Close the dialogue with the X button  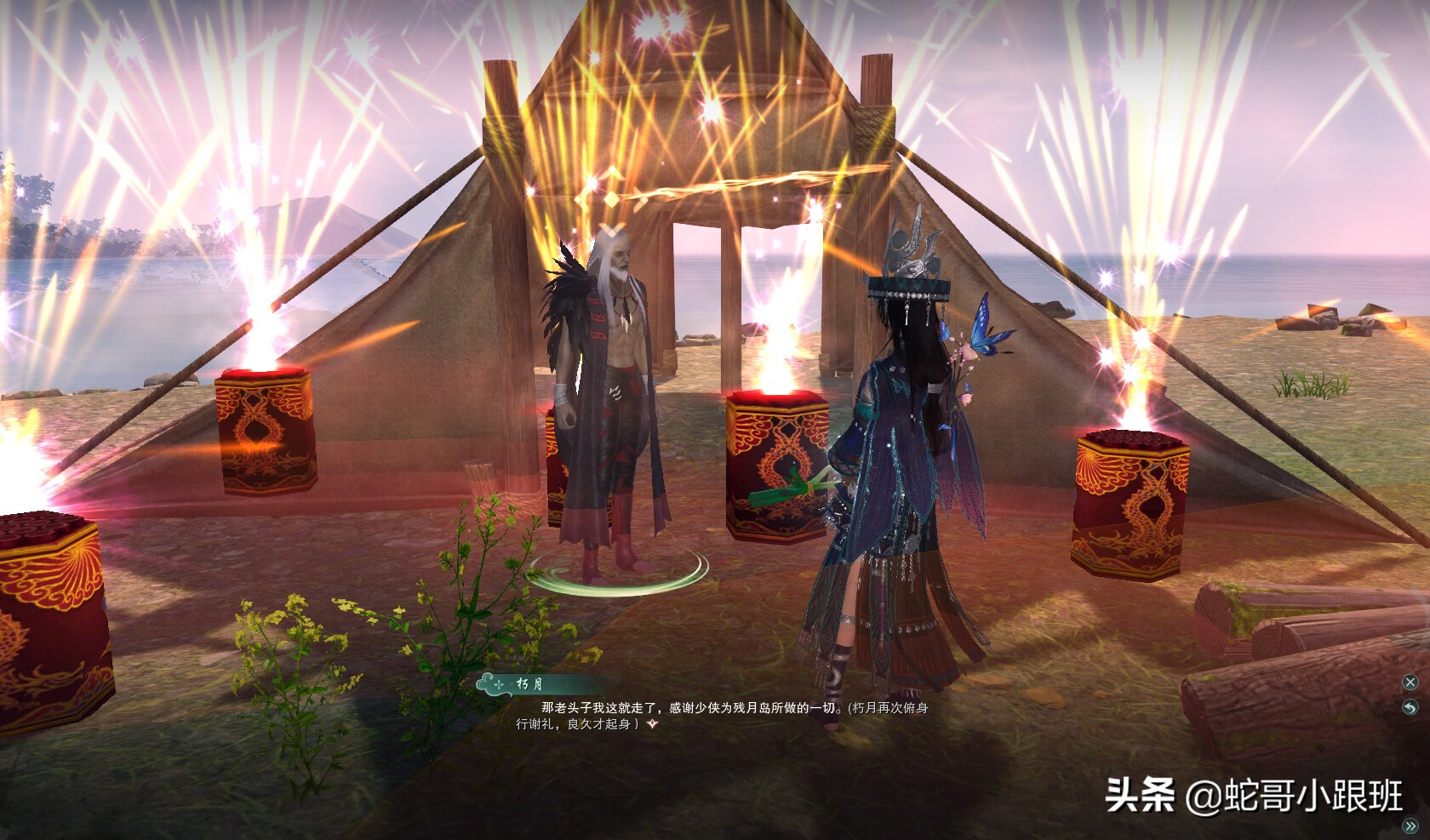[1410, 683]
